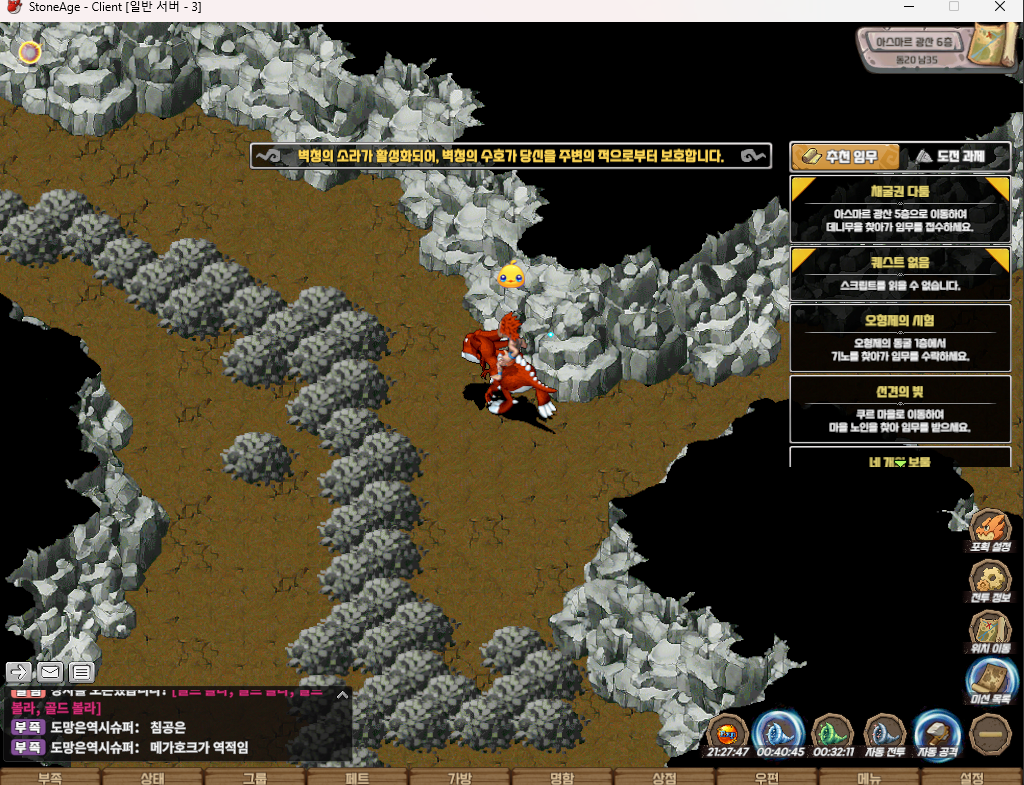Viewport: 1024px width, 785px height.
Task: Open the 부족 (tribe) menu tab
Action: coord(50,777)
